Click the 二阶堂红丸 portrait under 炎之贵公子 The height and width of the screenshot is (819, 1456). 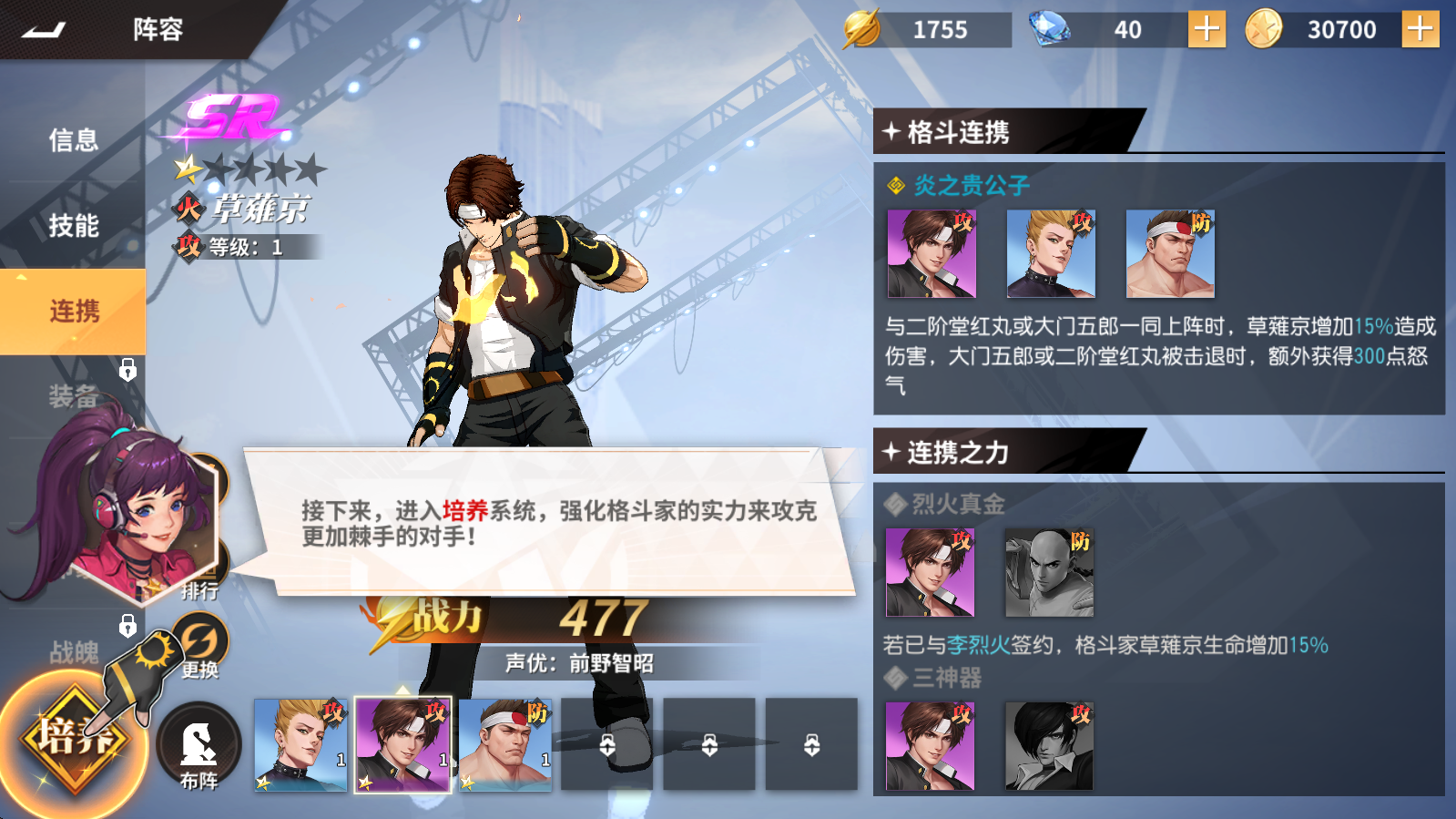tap(1051, 252)
